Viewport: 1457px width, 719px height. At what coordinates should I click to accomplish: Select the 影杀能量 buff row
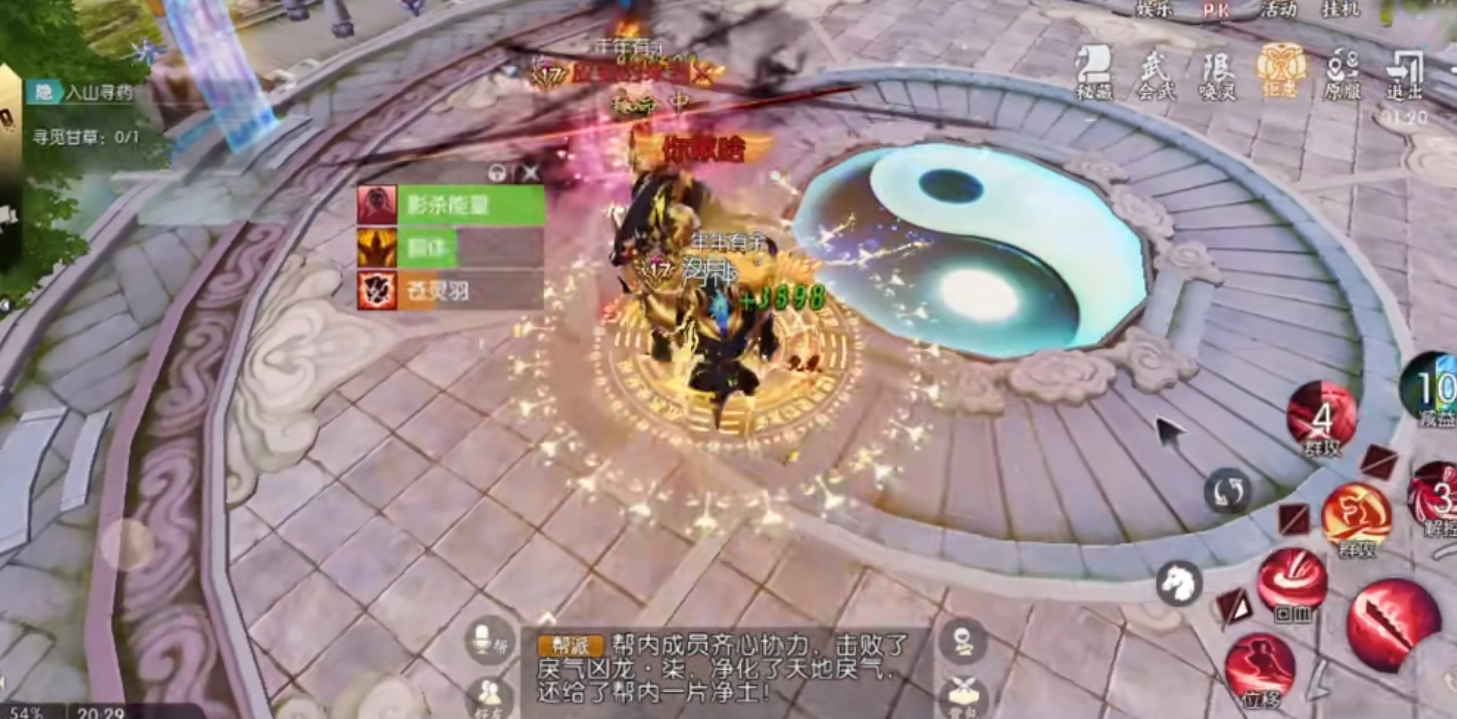click(x=451, y=205)
